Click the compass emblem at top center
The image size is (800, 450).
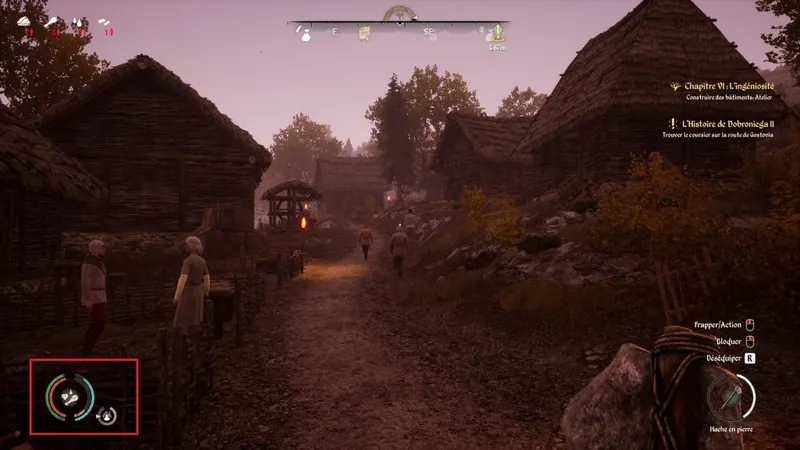[399, 13]
